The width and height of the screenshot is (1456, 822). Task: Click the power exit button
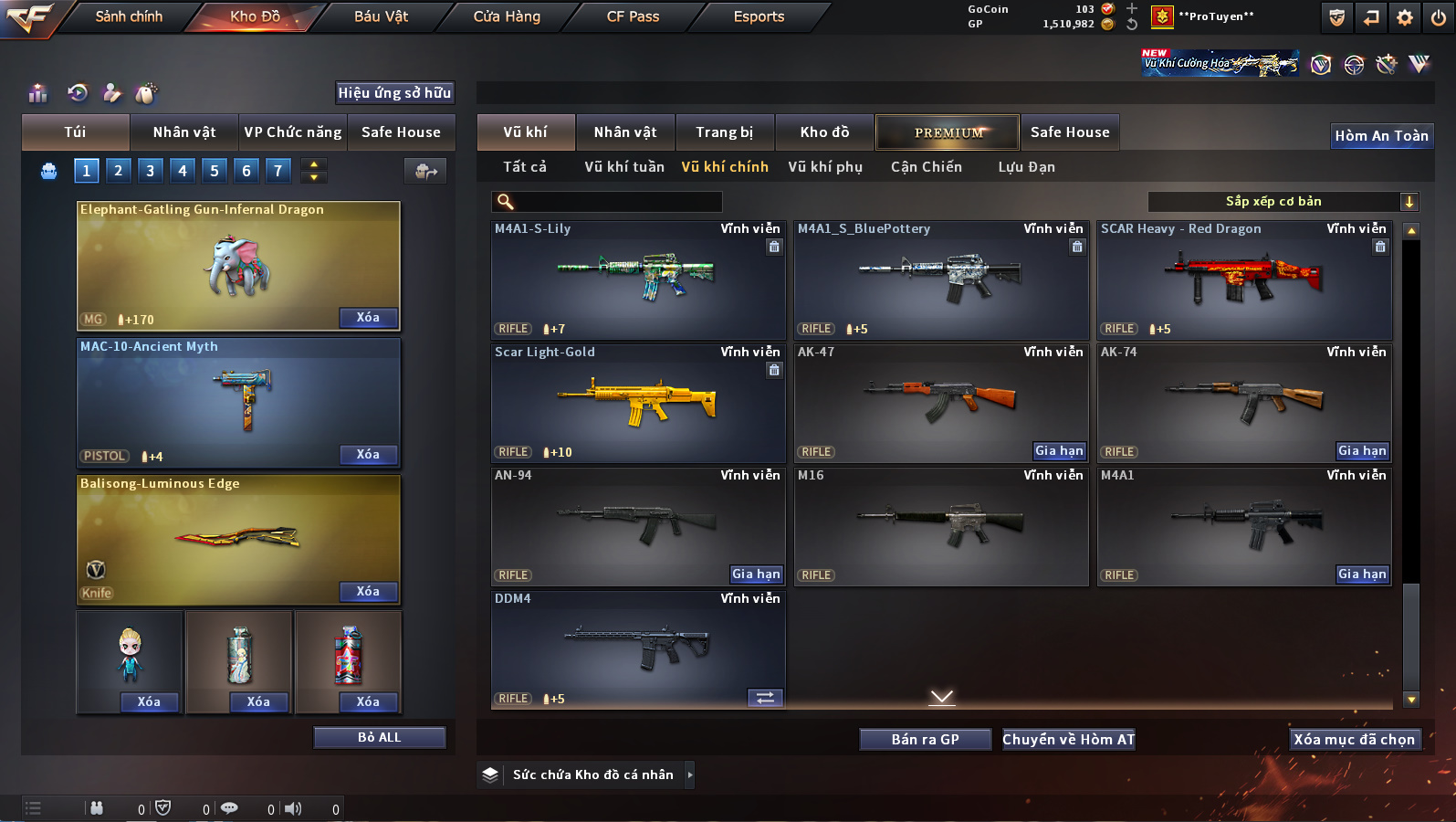click(1439, 17)
